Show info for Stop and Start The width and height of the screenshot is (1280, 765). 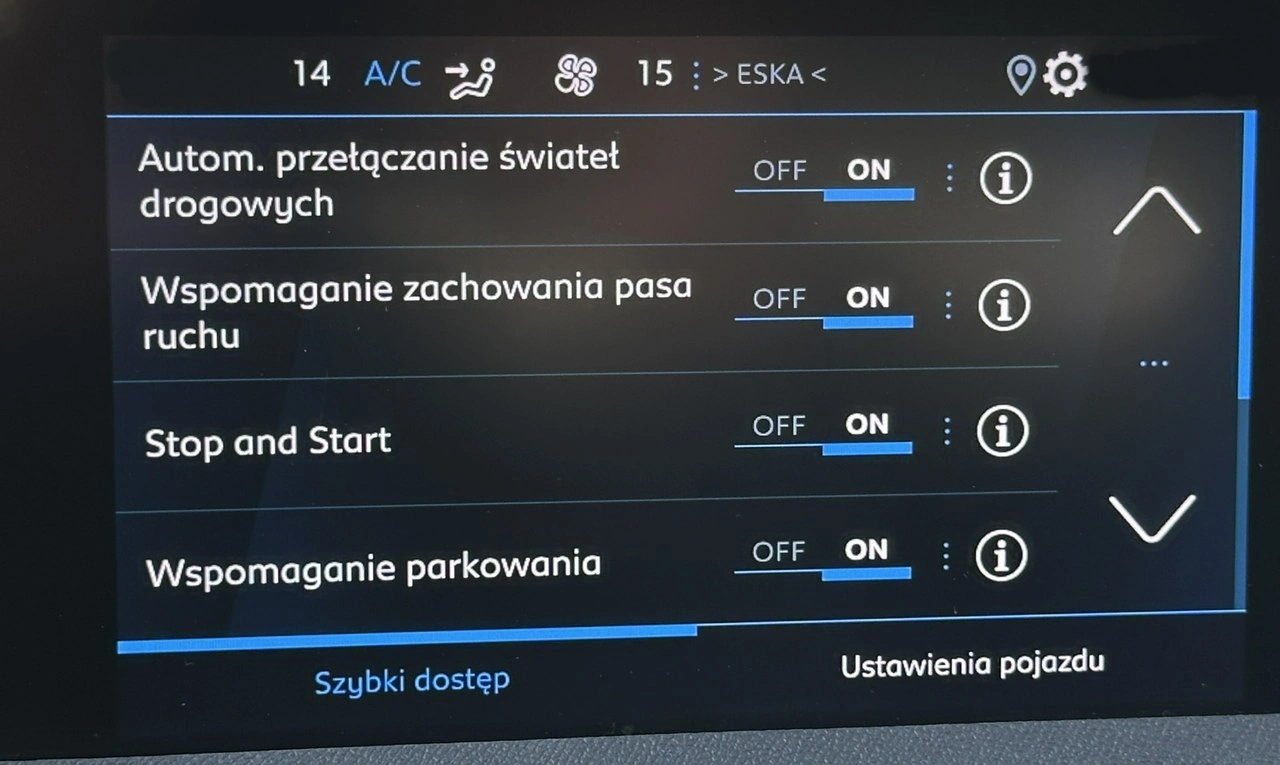[1002, 430]
